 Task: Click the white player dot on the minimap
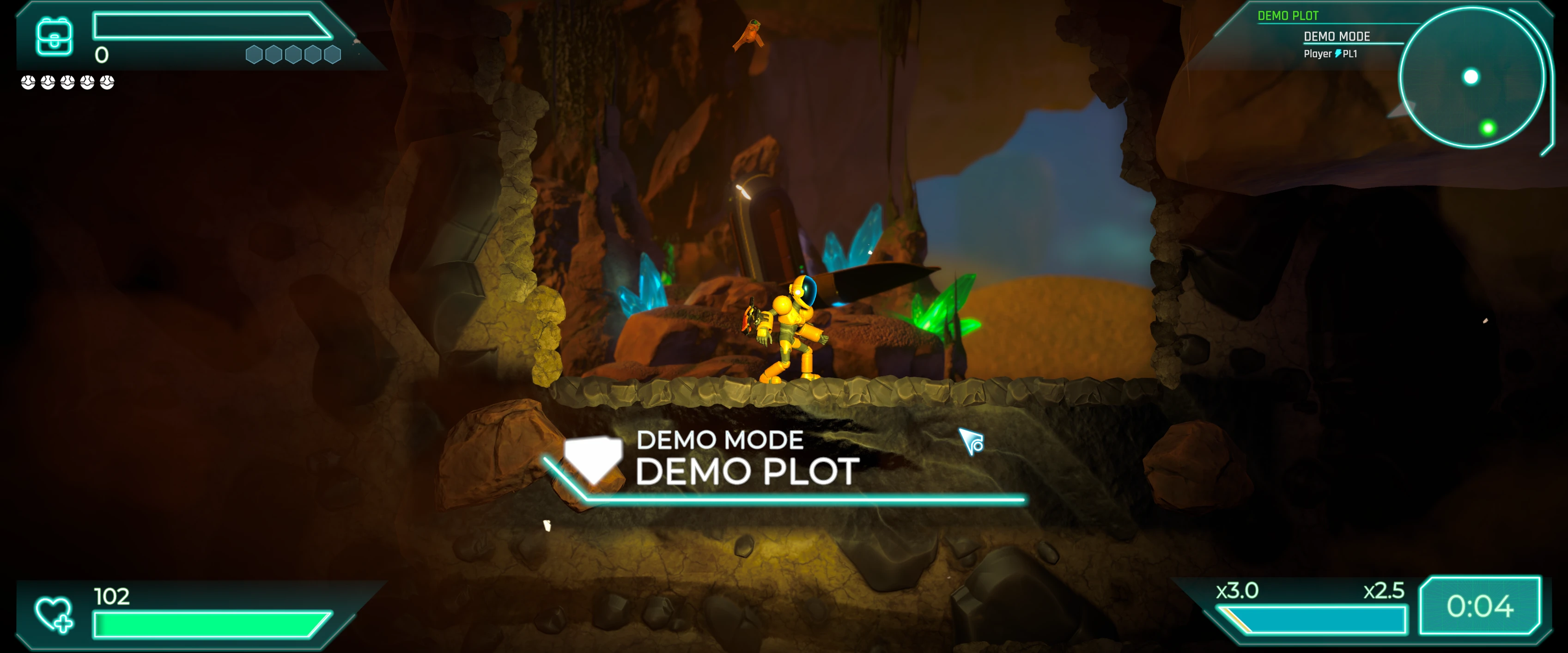1472,77
